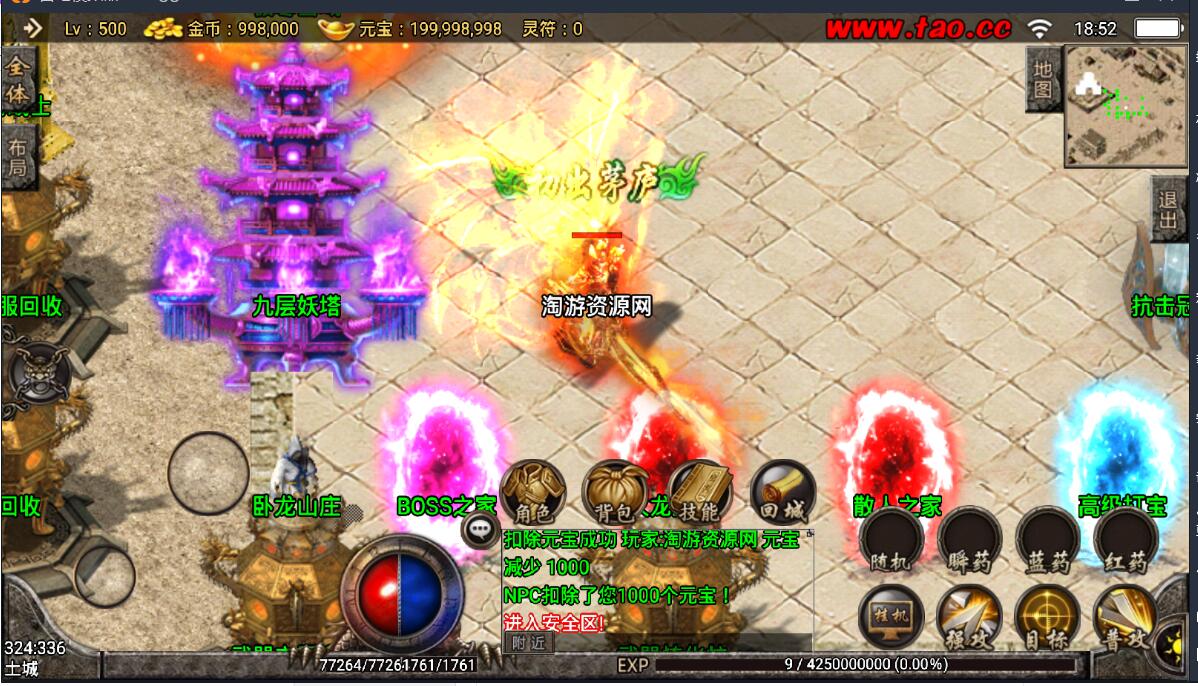Activate the 强攻 forced attack skill

(x=968, y=616)
